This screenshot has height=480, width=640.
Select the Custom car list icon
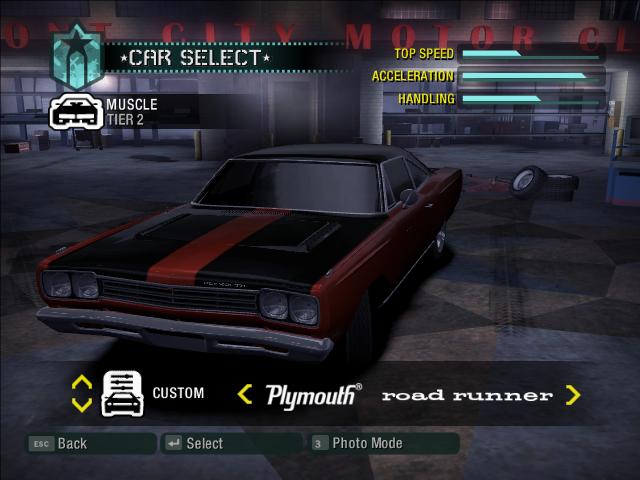coord(123,393)
